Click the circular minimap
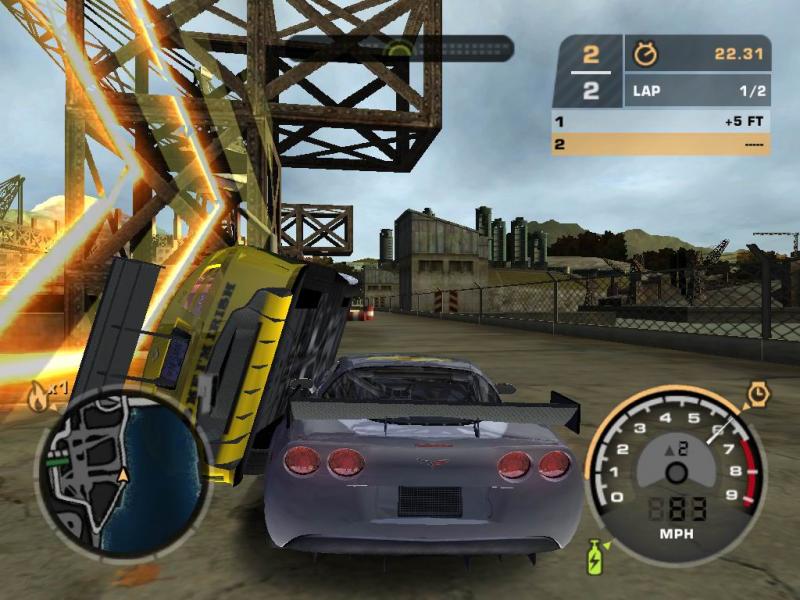The width and height of the screenshot is (800, 600). [120, 472]
